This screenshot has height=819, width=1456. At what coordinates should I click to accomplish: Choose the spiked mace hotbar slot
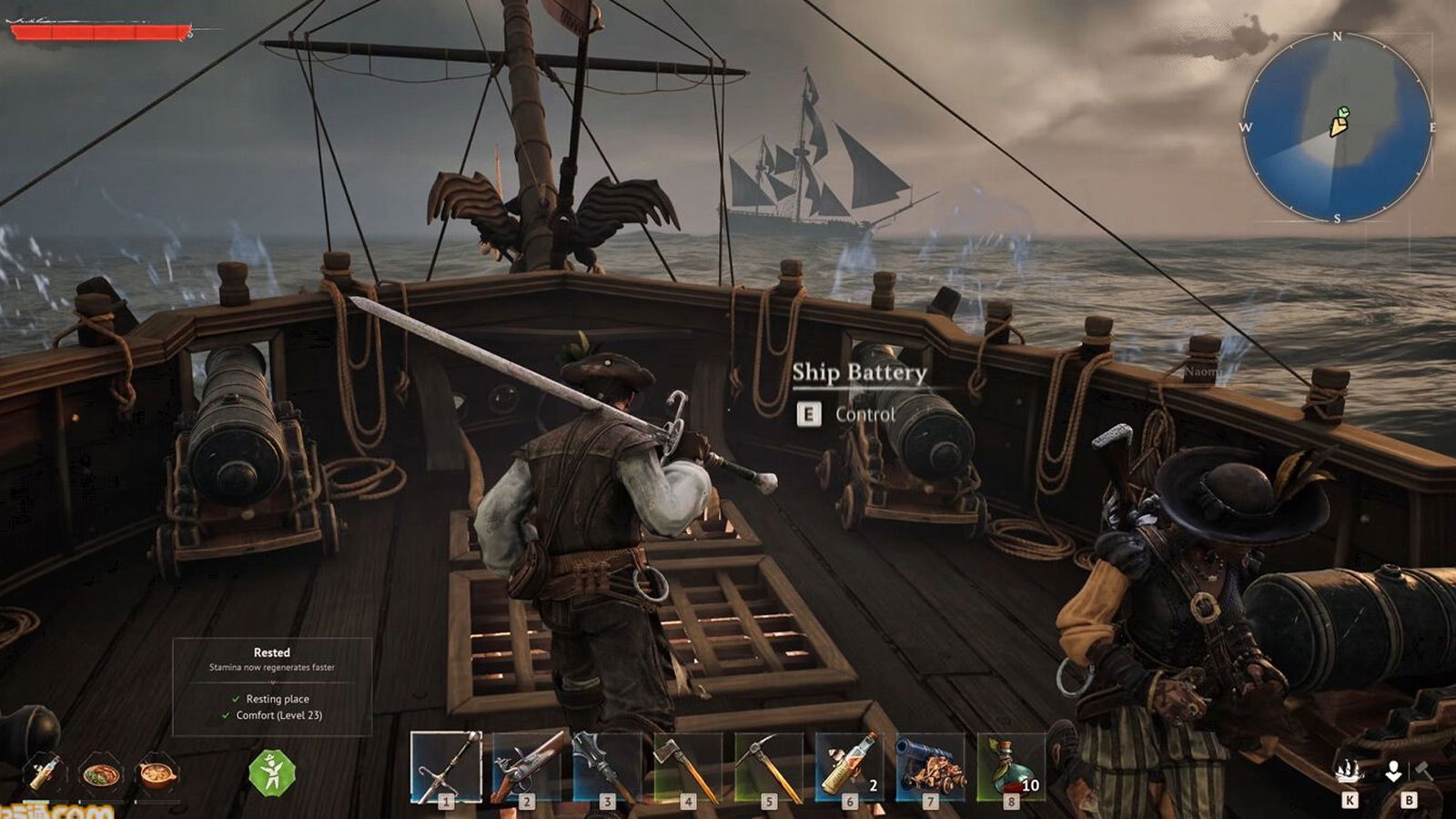tap(607, 766)
